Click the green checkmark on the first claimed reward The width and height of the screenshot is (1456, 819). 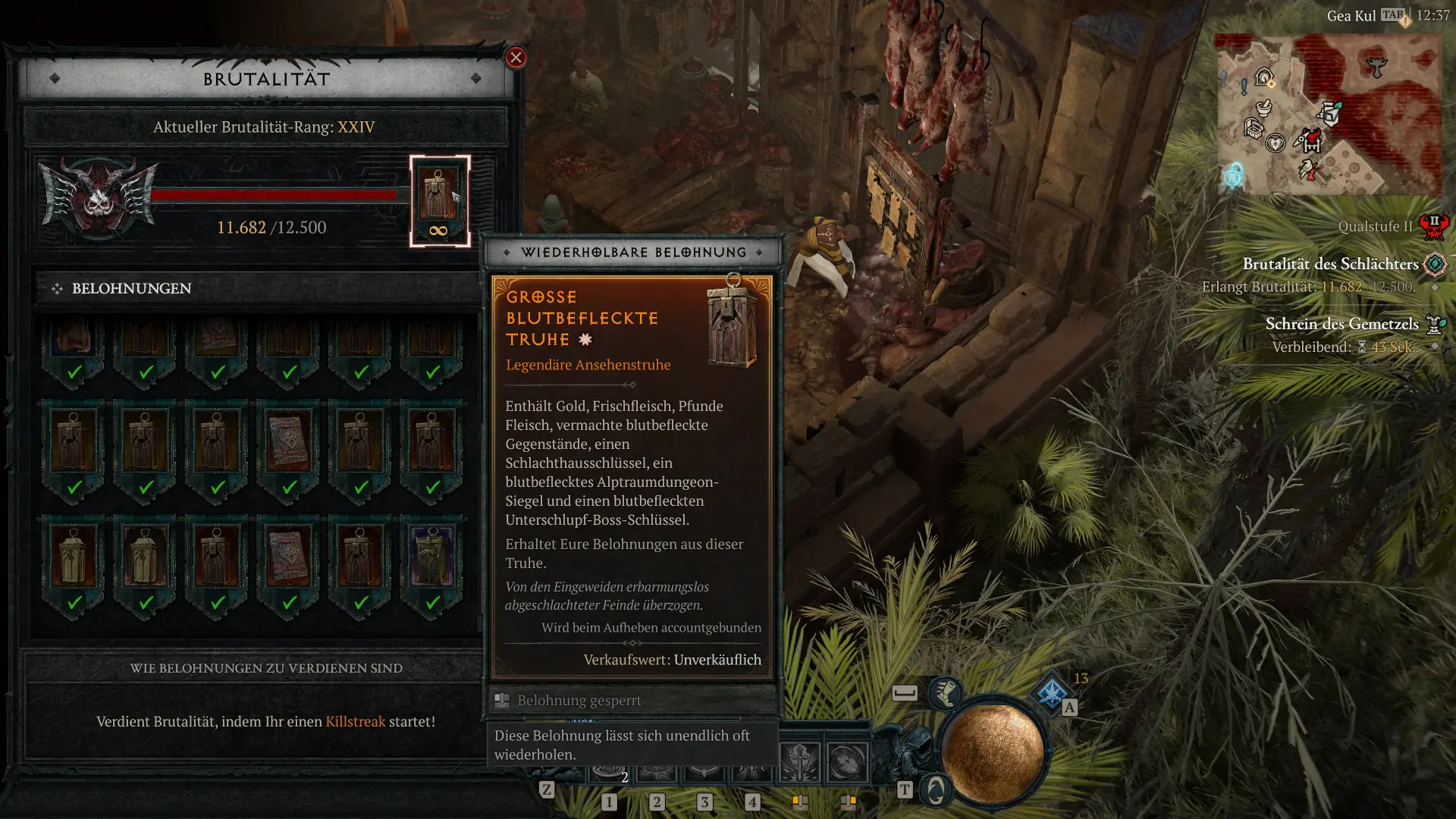(74, 372)
